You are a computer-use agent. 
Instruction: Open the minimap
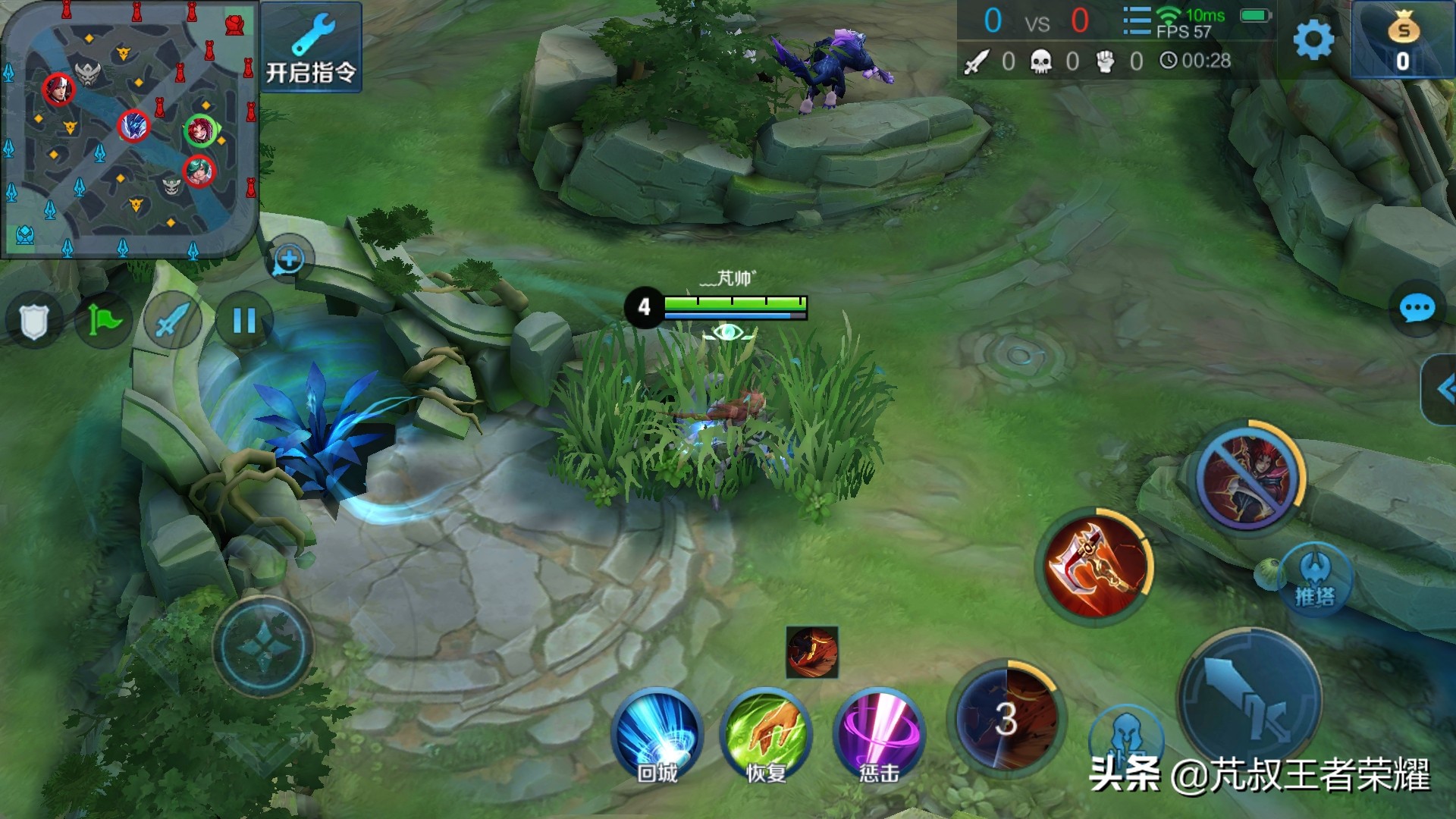tap(129, 129)
